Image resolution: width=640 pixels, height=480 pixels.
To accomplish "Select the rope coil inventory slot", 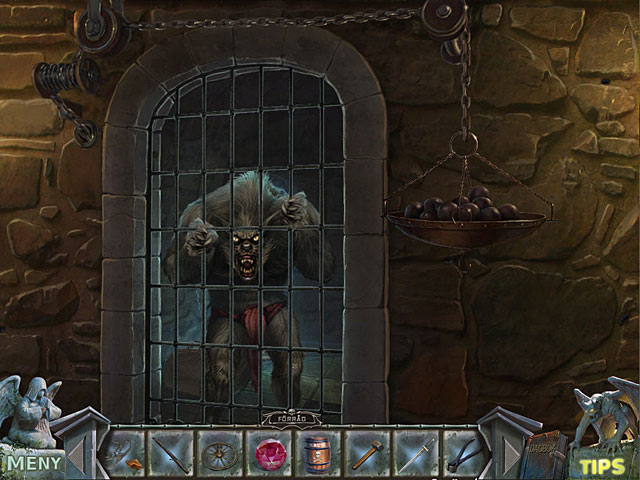I will coord(125,452).
